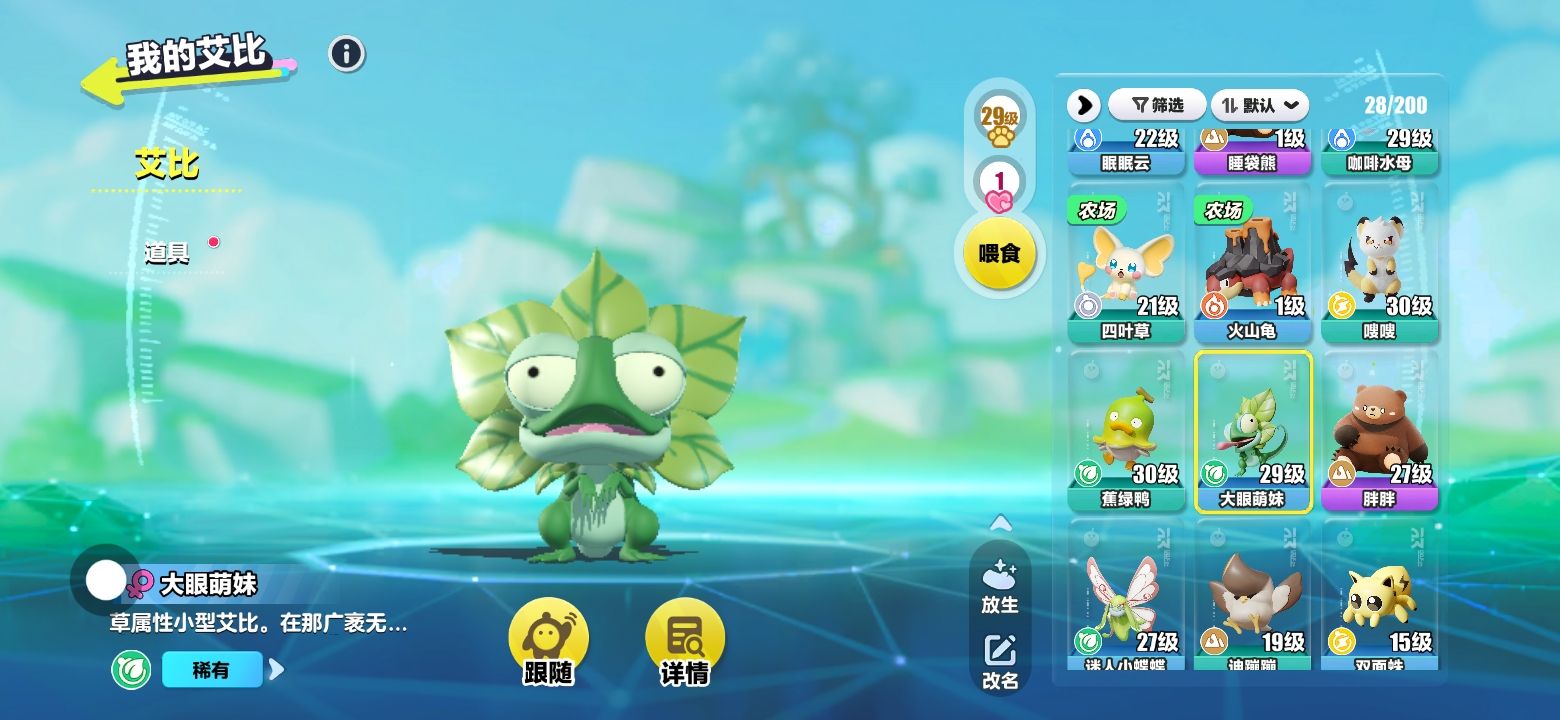1560x720 pixels.
Task: Open the 筛选 filter button
Action: 1156,105
